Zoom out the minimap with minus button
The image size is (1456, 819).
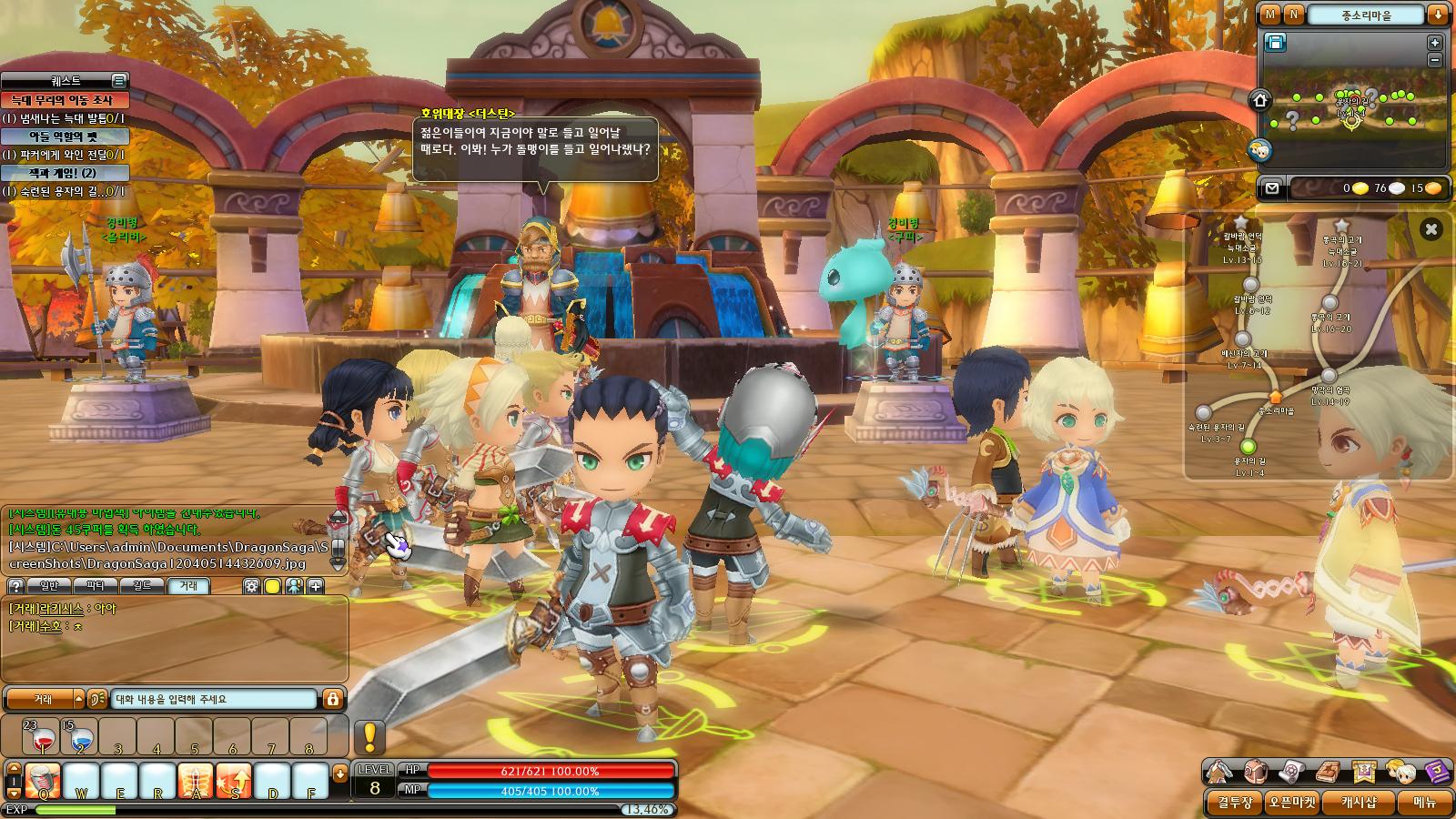tap(1435, 60)
